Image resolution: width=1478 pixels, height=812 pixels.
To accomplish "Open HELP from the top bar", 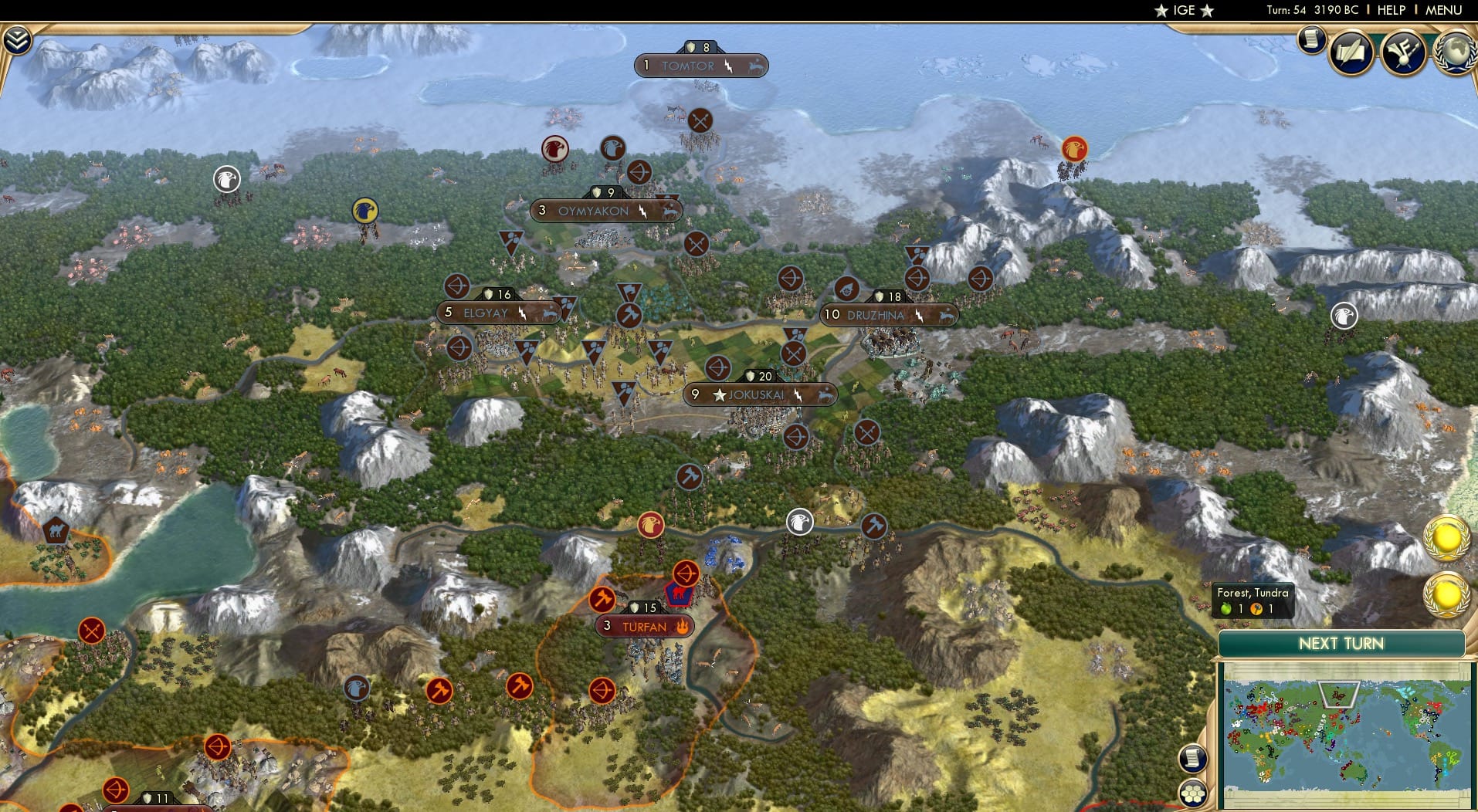I will pos(1390,10).
